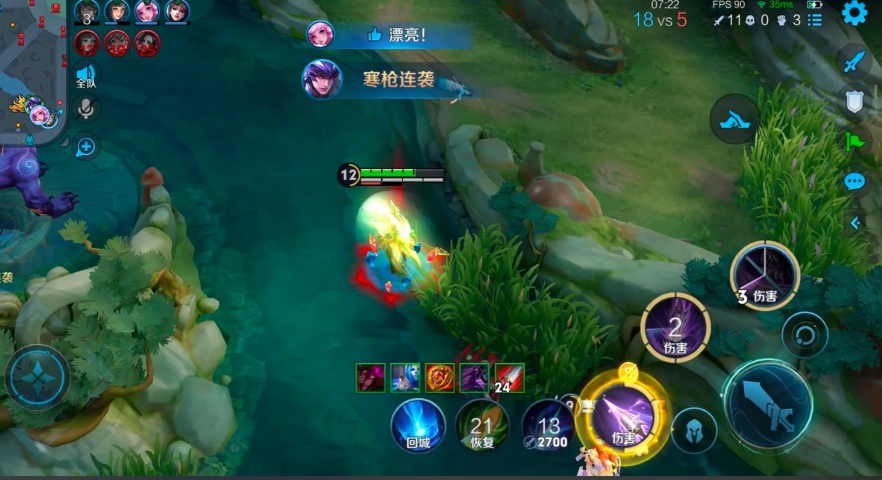882x480 pixels.
Task: Tap the helmet hero-target button
Action: pyautogui.click(x=694, y=430)
